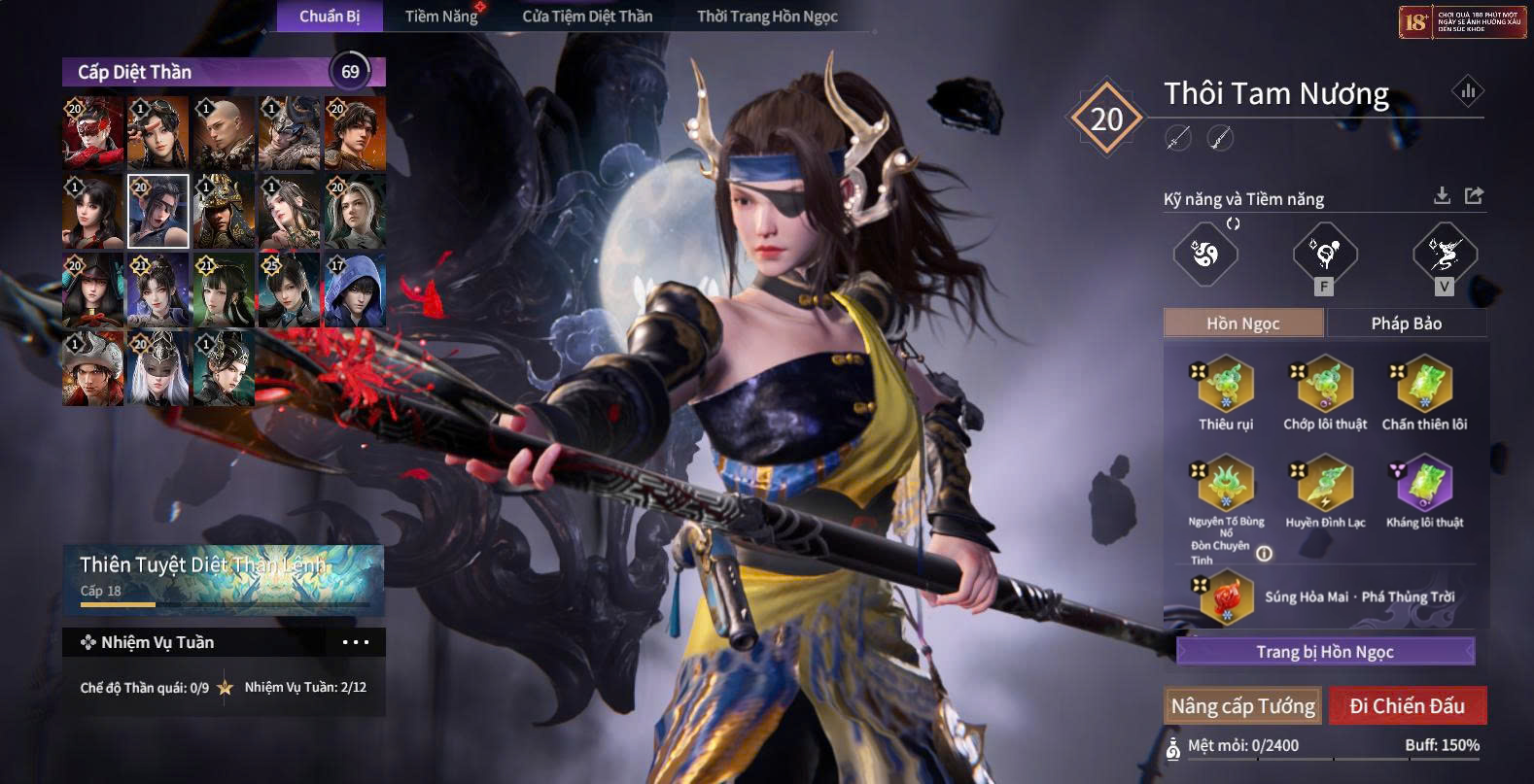Open the Cửa Tiệm Diệt Thần tab
This screenshot has height=784, width=1534.
(x=587, y=17)
